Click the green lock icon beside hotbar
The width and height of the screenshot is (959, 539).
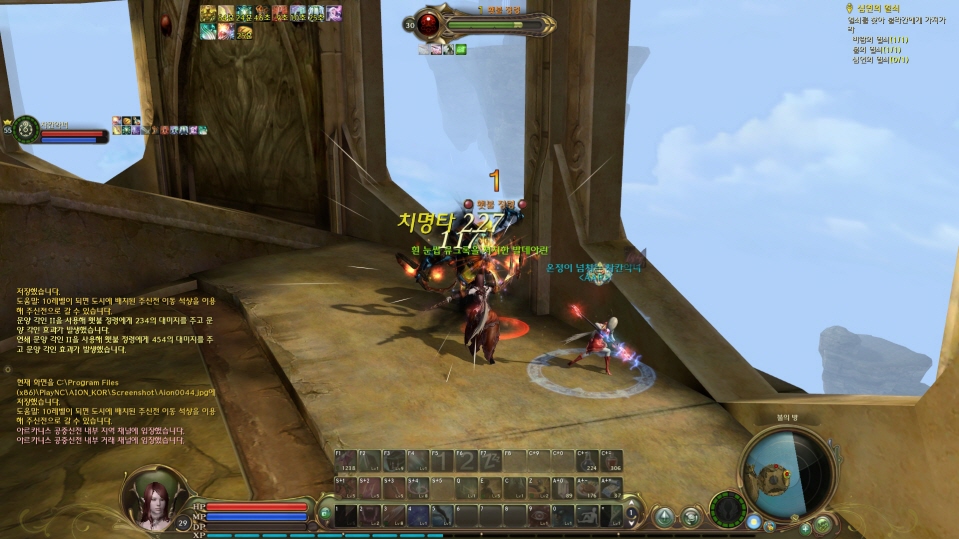coord(326,514)
